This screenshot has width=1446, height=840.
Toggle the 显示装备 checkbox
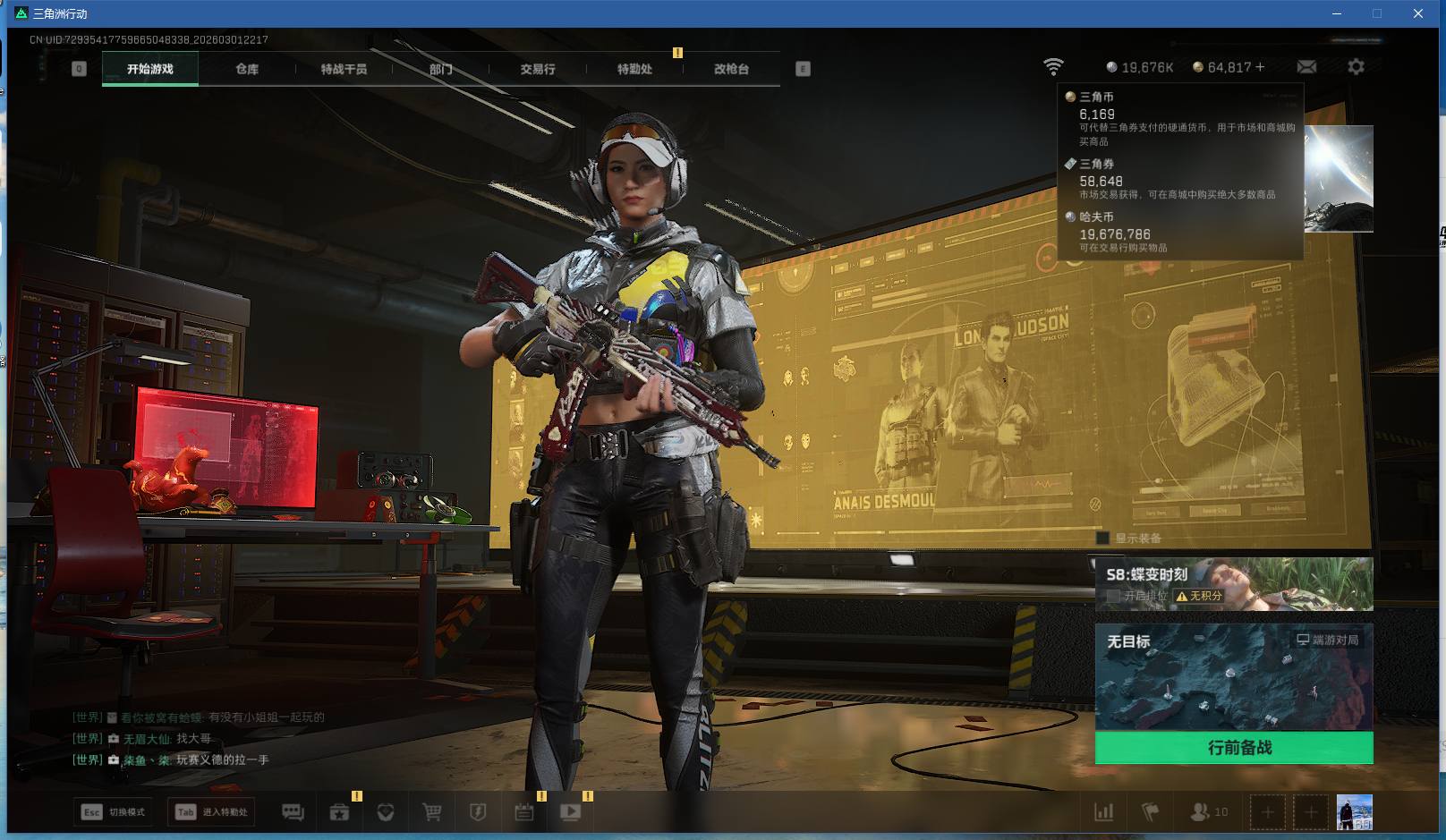[x=1103, y=539]
